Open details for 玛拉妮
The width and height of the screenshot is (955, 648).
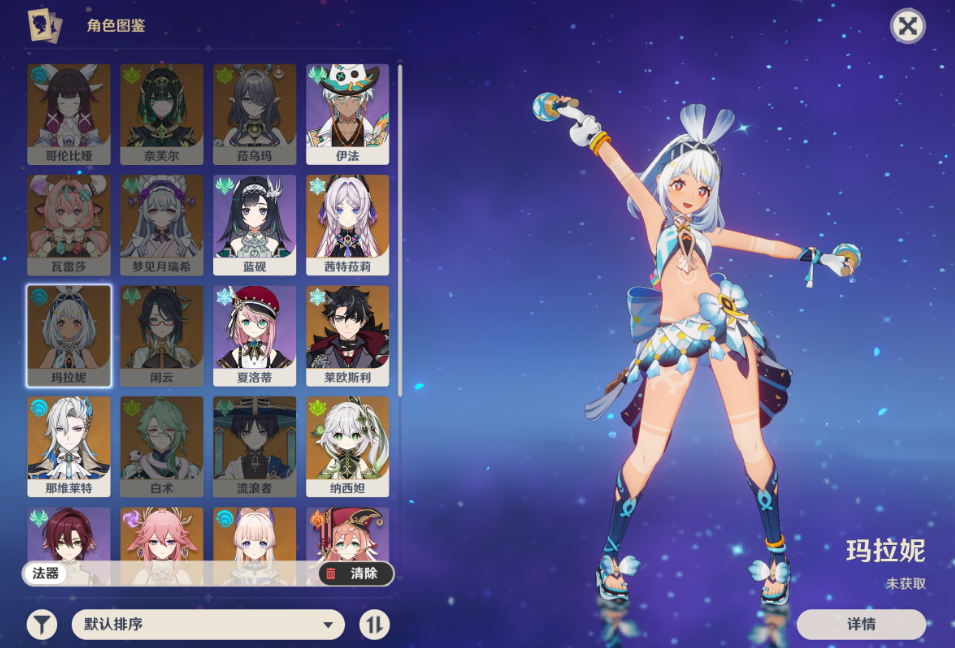[861, 624]
